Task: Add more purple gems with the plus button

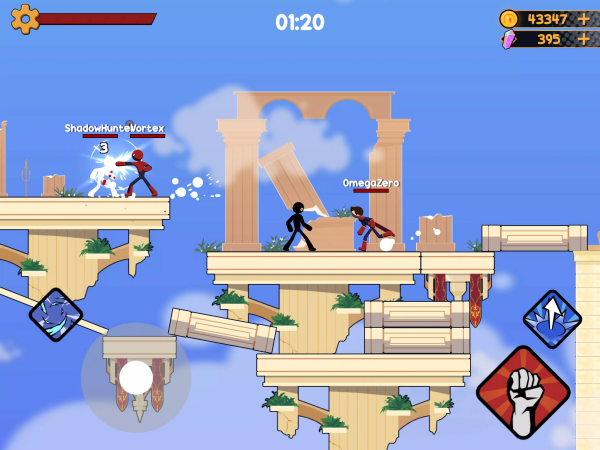Action: click(584, 39)
